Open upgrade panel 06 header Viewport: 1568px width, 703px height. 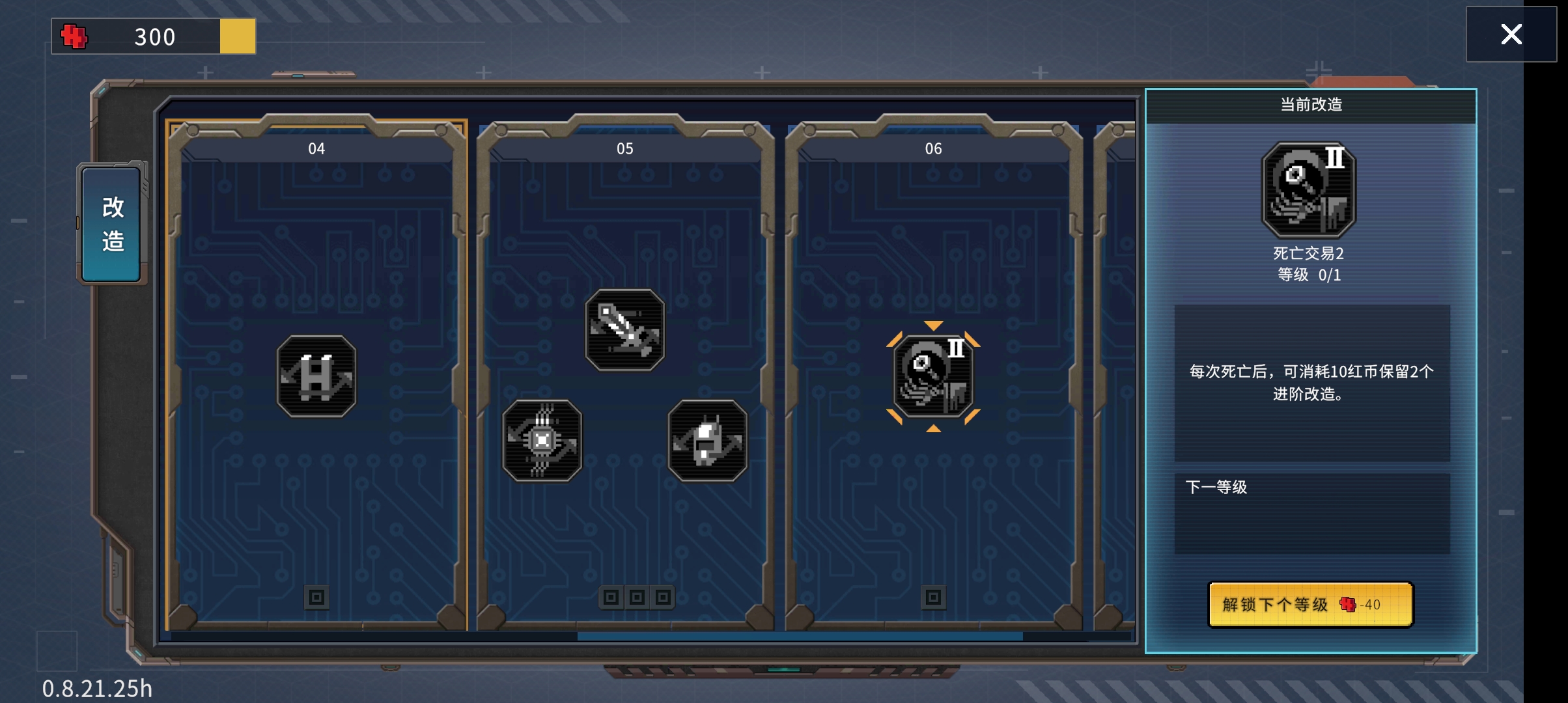(x=933, y=148)
